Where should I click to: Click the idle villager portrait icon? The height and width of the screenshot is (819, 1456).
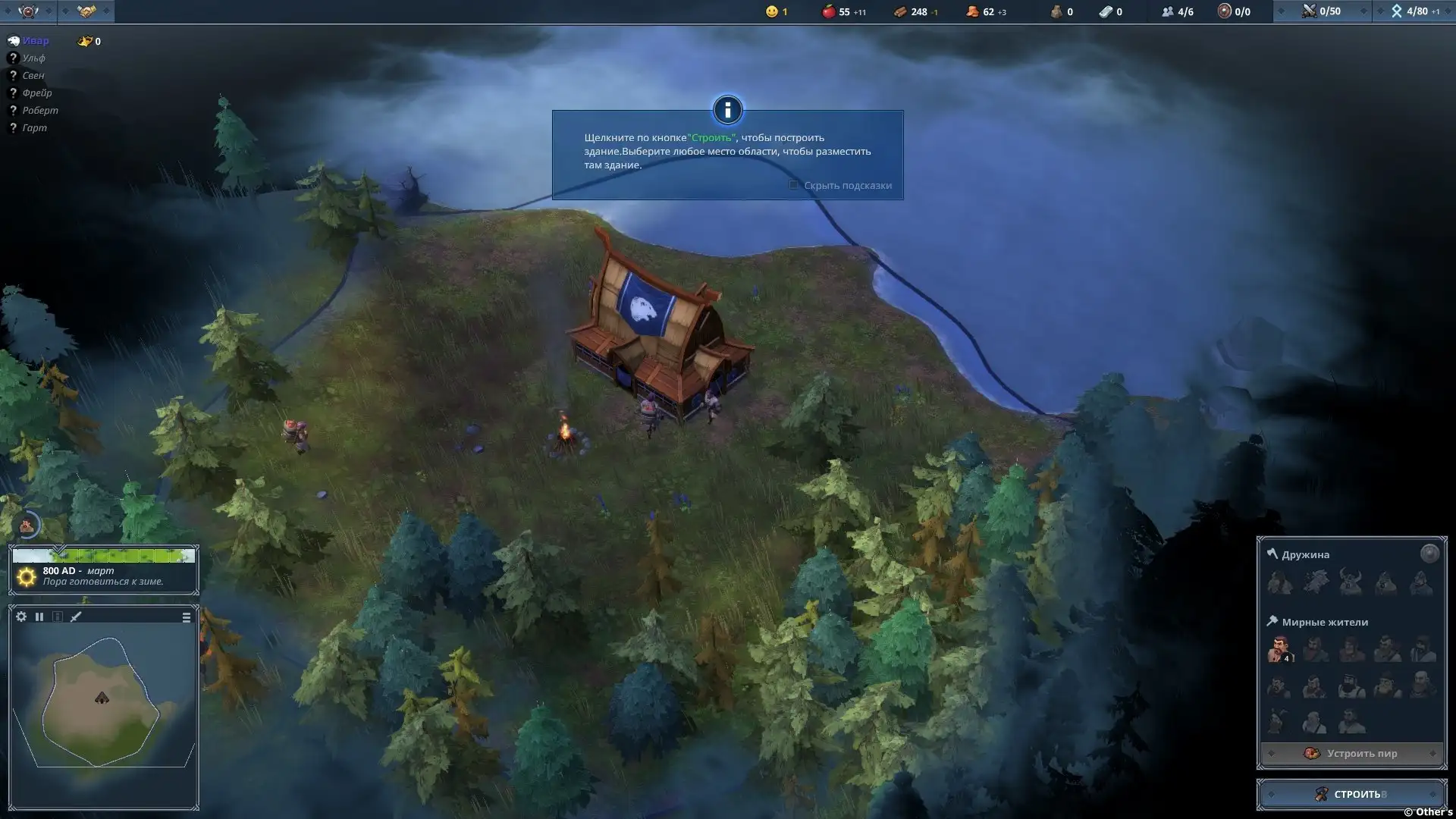point(27,525)
